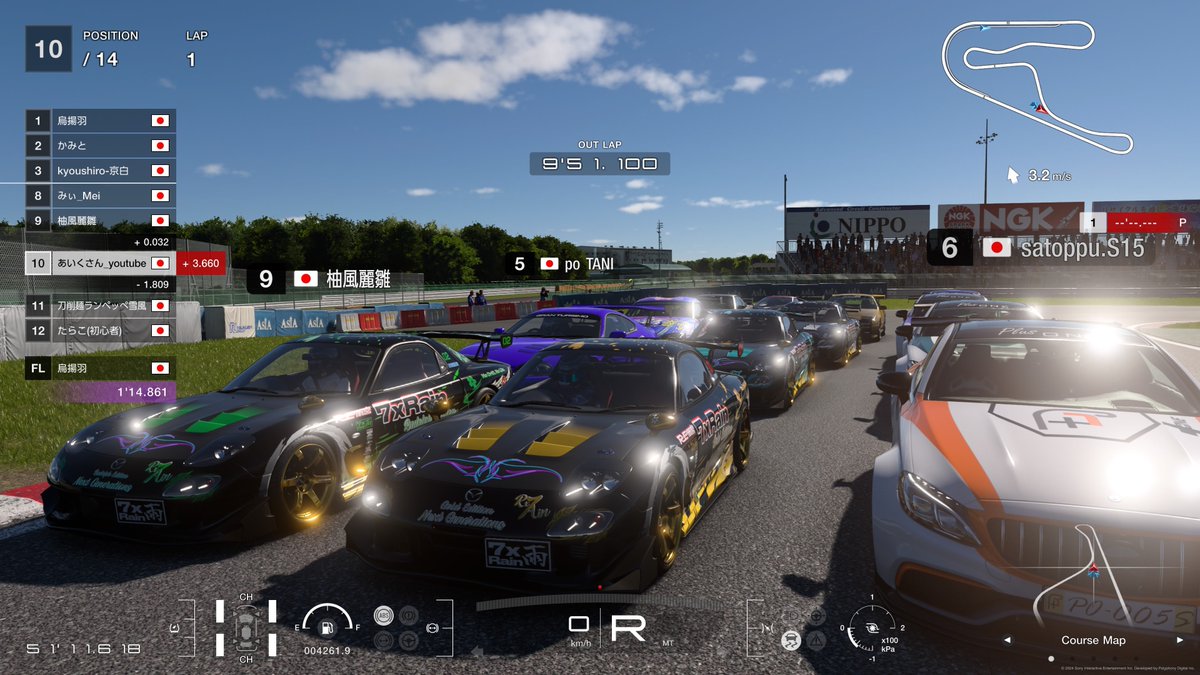Toggle the traction control indicator icon
This screenshot has height=675, width=1200.
790,638
